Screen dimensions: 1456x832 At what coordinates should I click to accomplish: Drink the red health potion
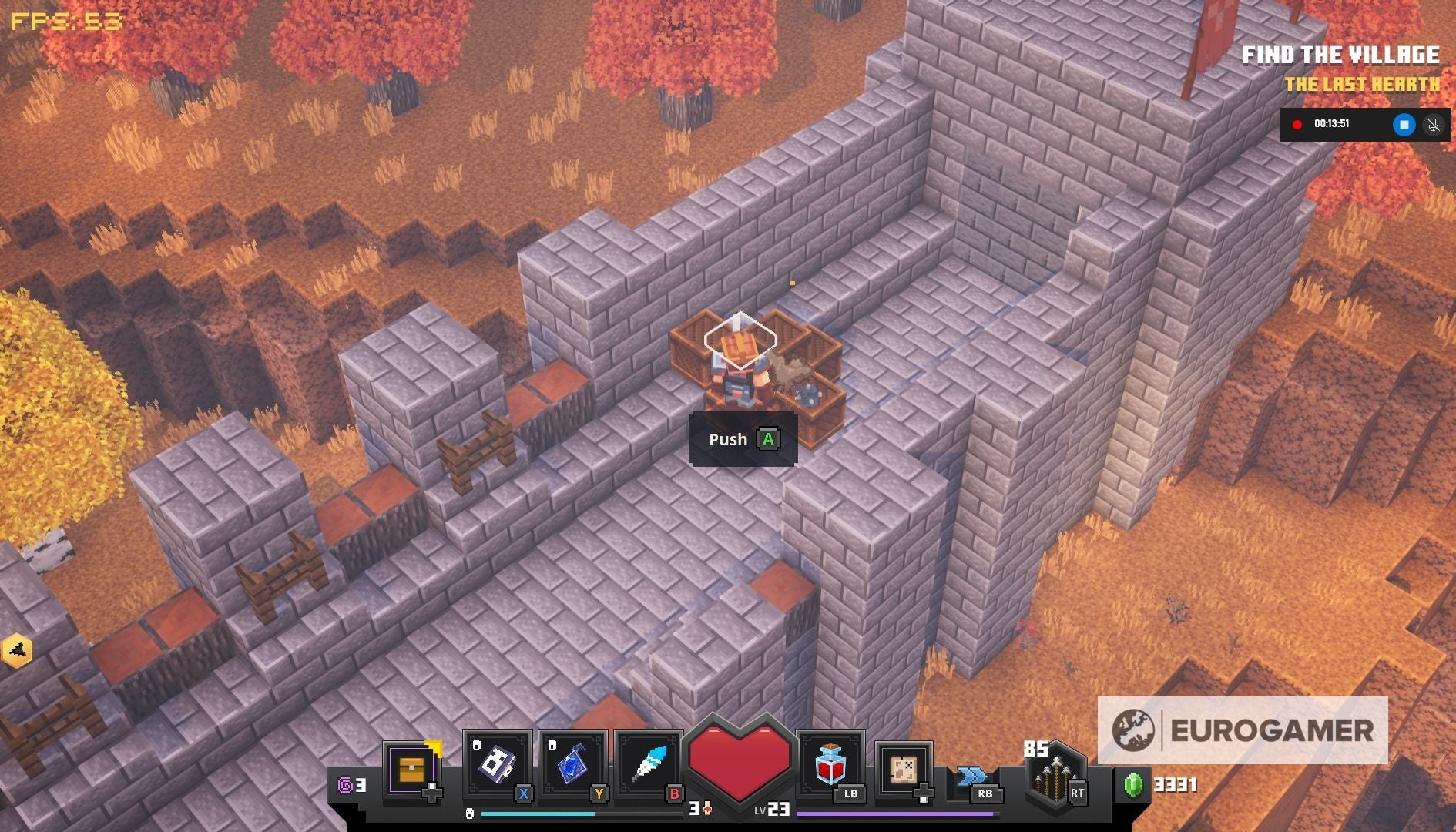pyautogui.click(x=830, y=764)
